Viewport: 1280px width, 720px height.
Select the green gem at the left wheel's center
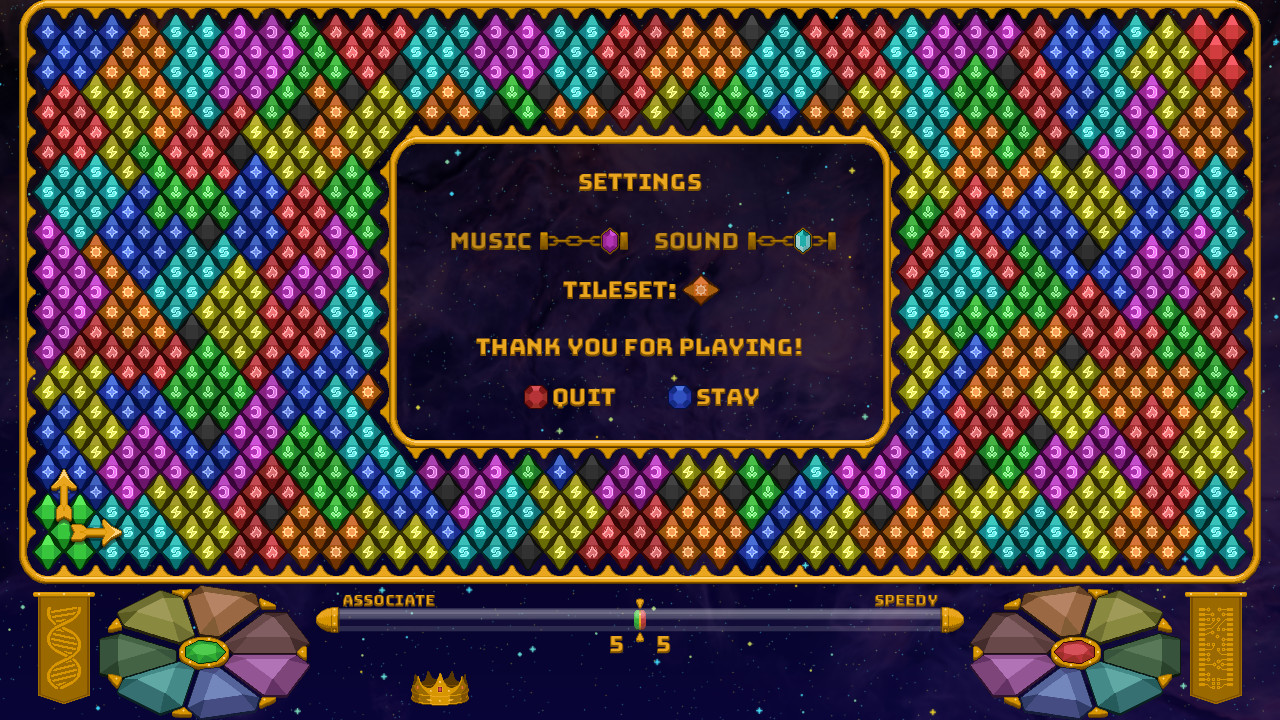(202, 650)
